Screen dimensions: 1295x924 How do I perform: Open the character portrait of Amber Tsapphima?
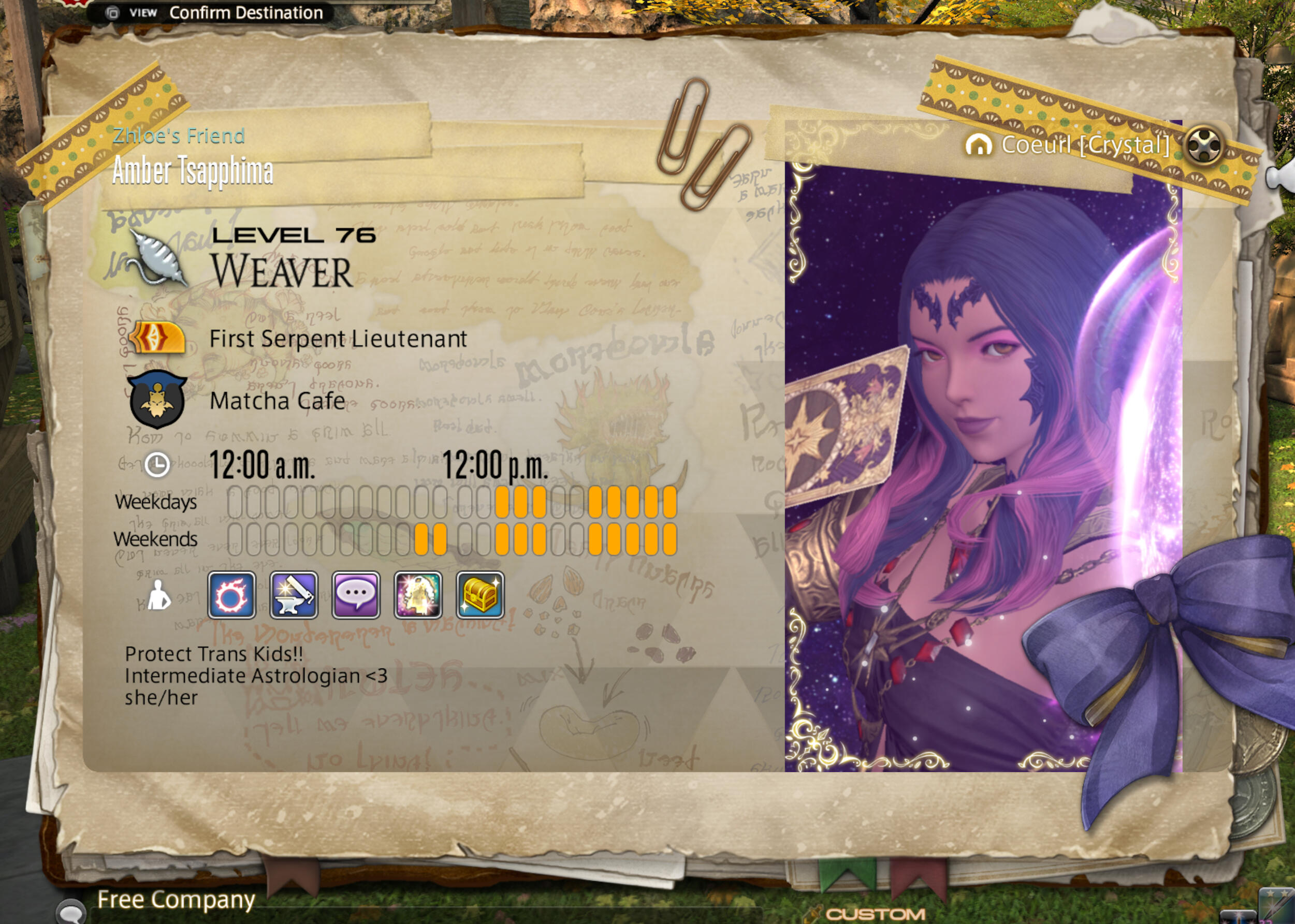click(983, 466)
